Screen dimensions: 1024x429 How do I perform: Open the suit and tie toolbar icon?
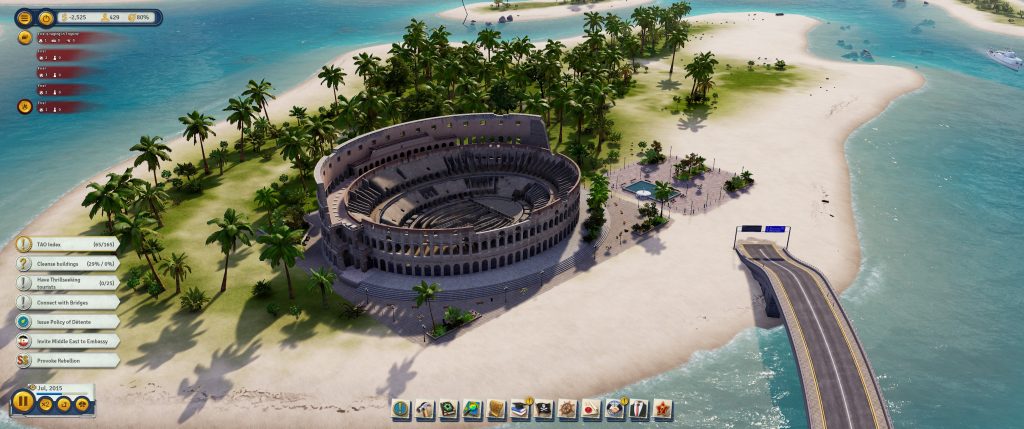637,409
